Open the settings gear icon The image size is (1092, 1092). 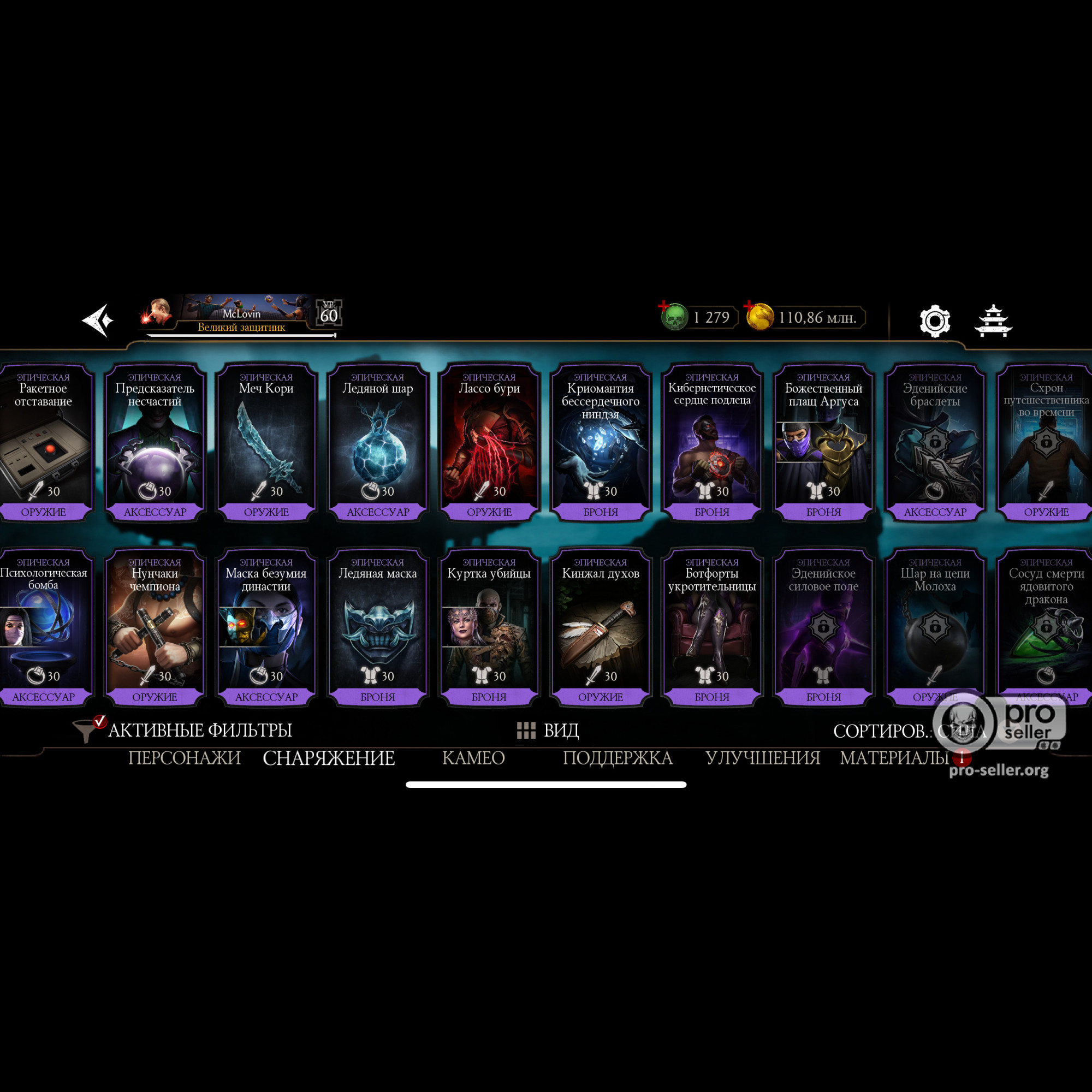934,321
